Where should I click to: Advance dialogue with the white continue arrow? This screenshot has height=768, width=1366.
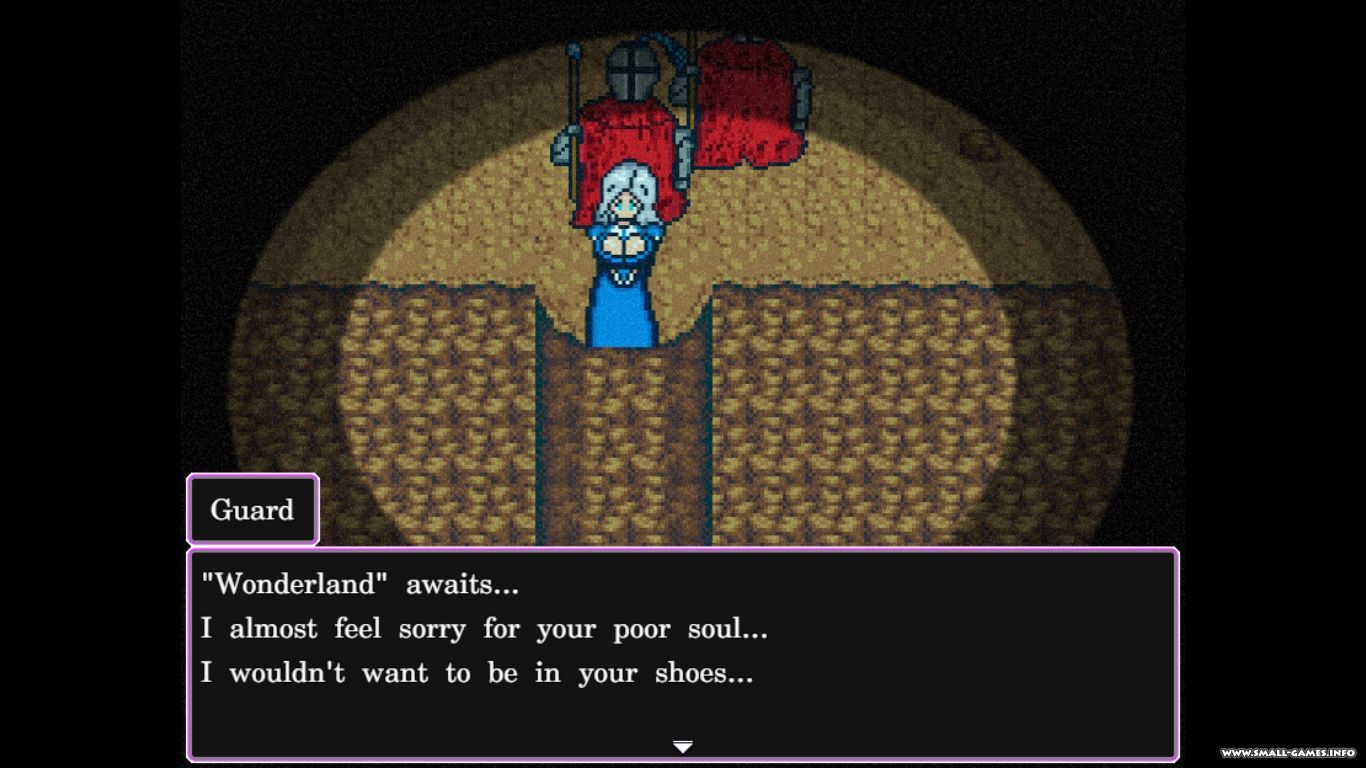point(683,746)
